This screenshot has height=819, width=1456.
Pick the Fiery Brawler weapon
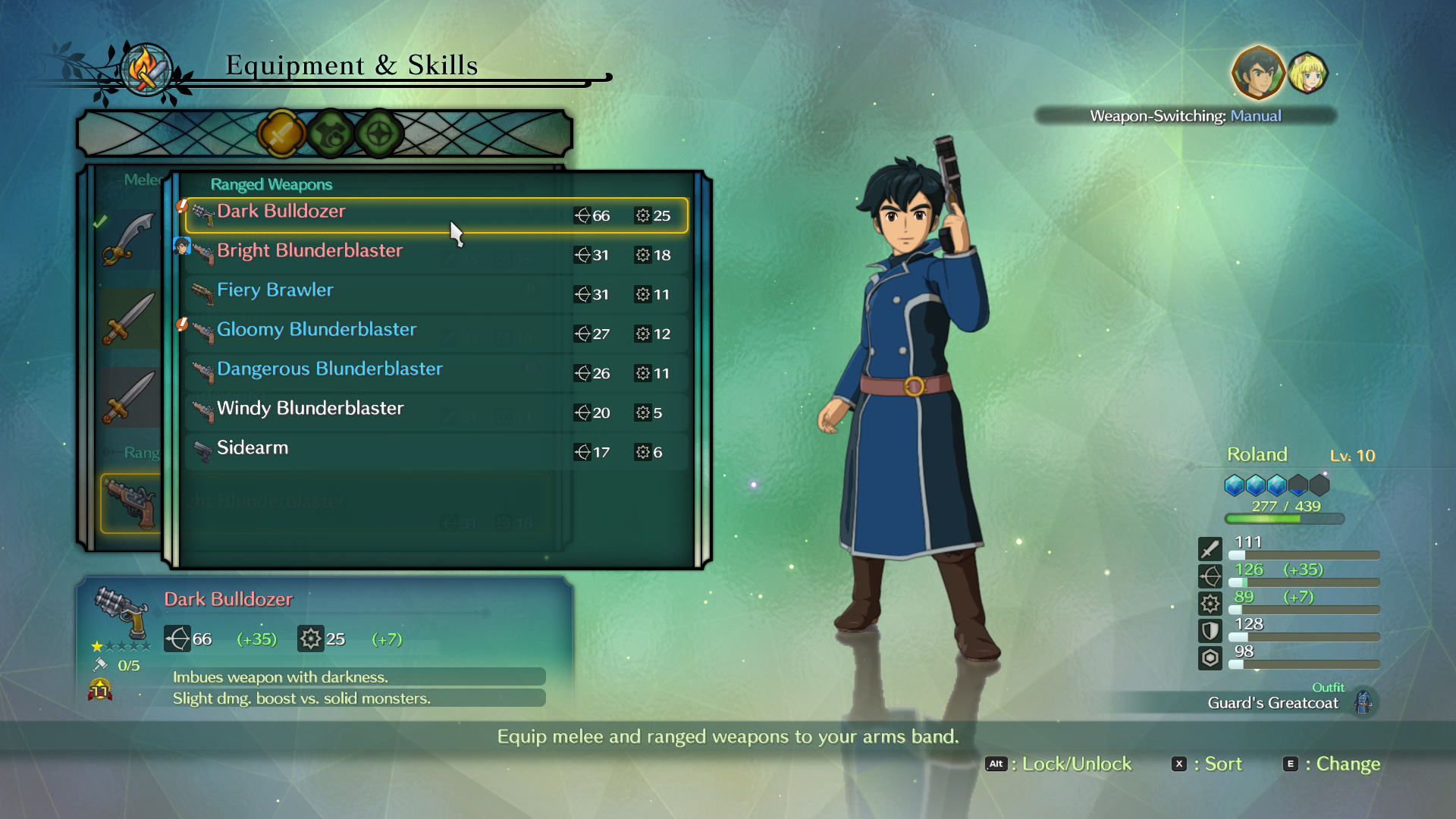(x=436, y=294)
